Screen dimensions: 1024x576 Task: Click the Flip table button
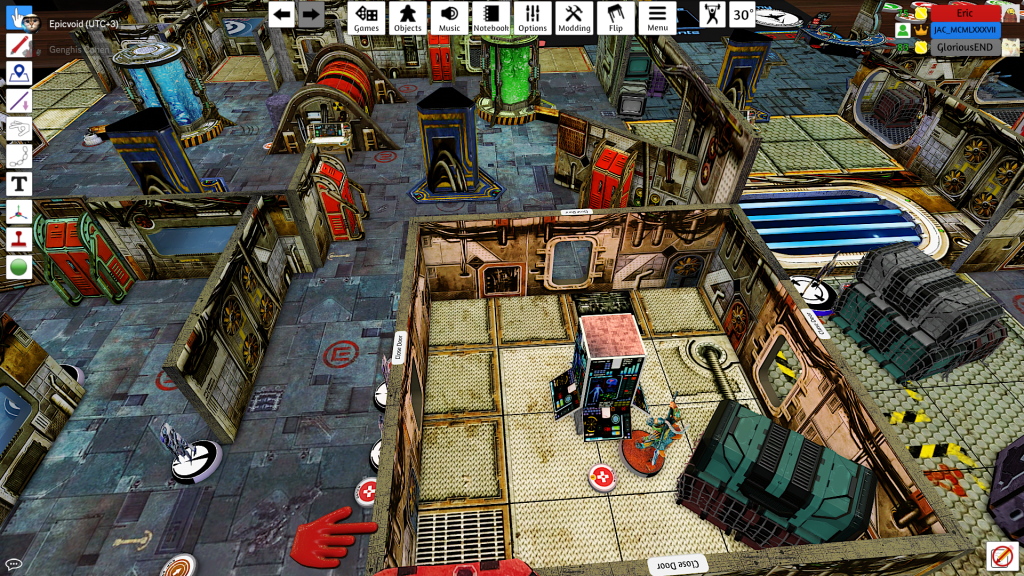coord(615,17)
